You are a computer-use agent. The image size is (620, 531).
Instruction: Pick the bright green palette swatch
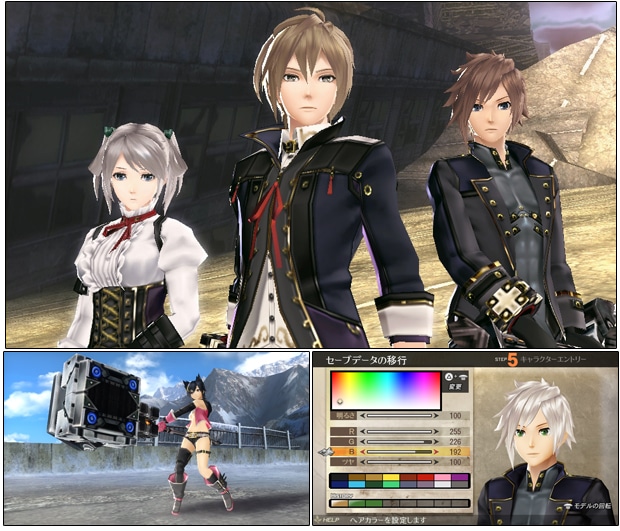[x=391, y=484]
